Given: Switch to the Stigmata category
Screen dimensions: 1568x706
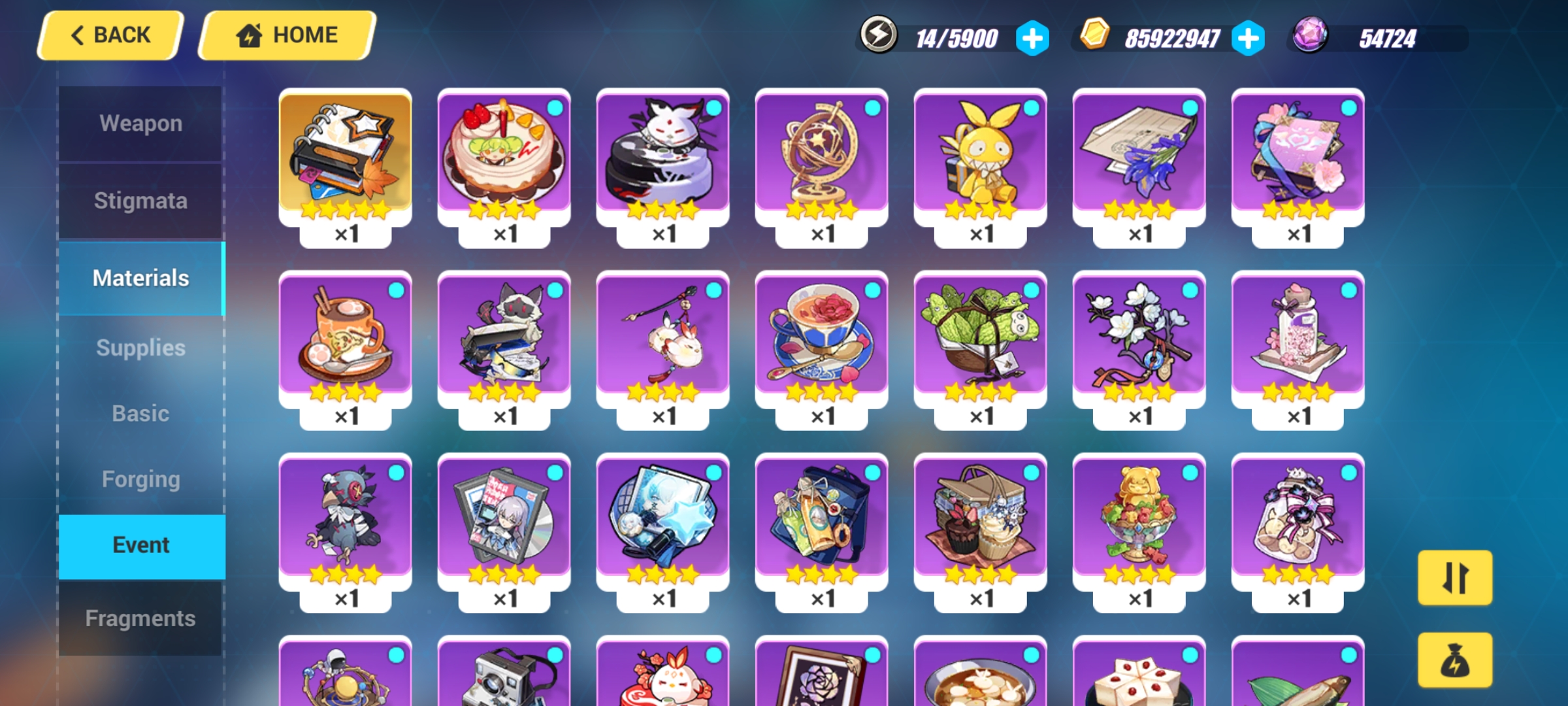Looking at the screenshot, I should pos(140,201).
